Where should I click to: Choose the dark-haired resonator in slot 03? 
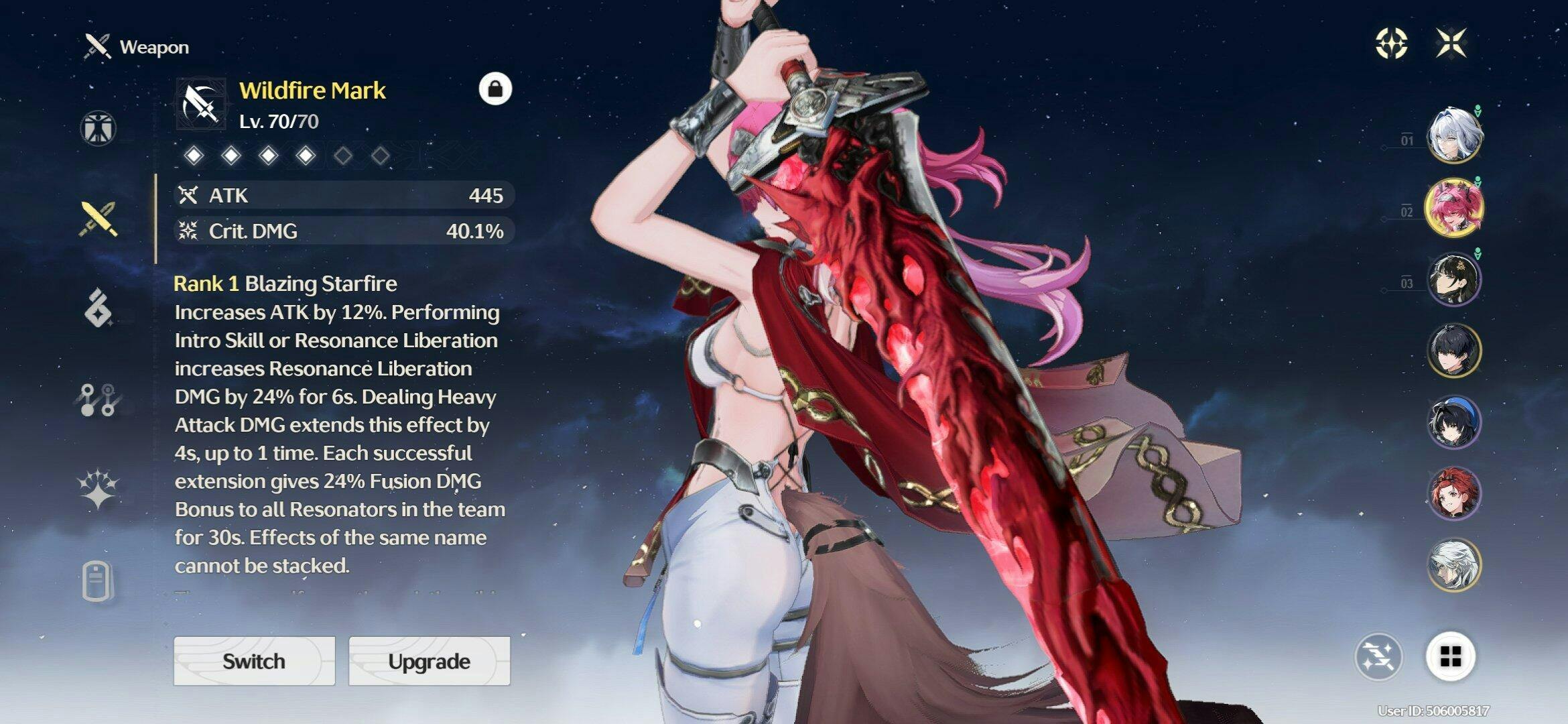(1453, 279)
